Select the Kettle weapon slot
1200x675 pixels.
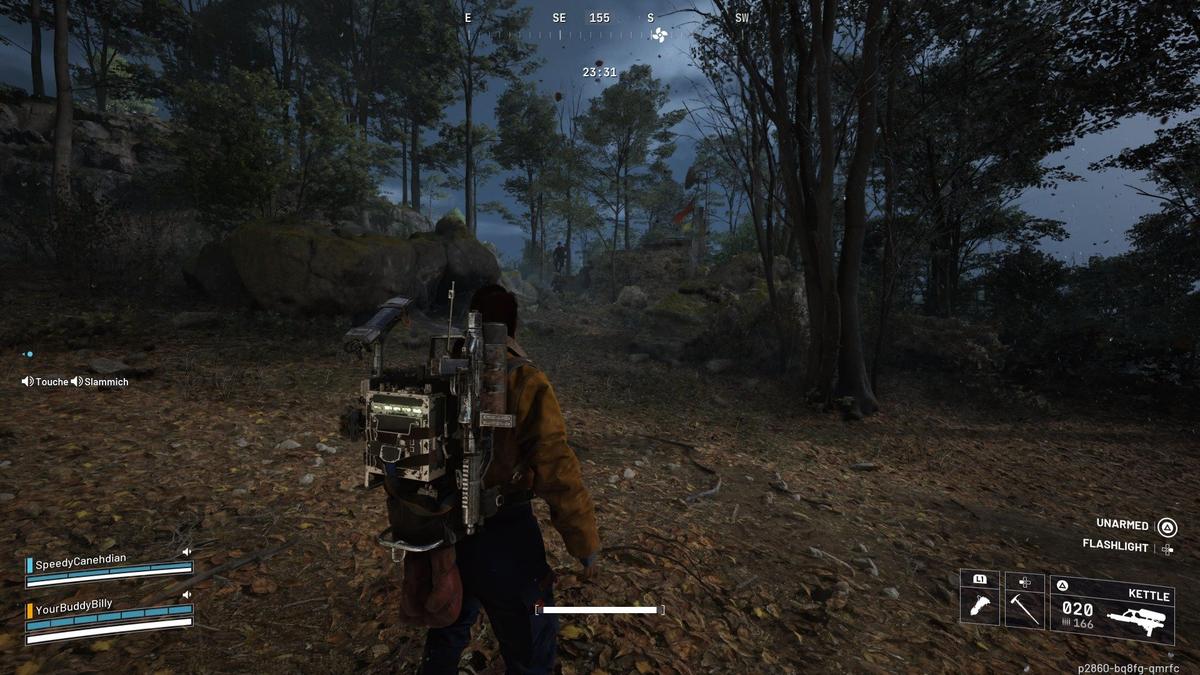[x=1111, y=608]
